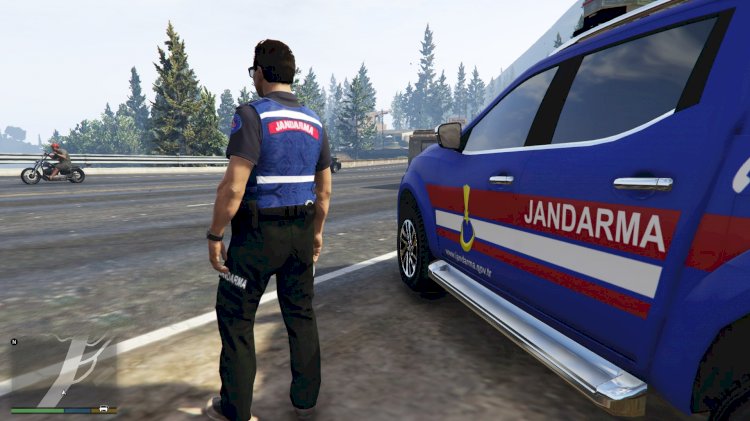This screenshot has height=421, width=750.
Task: Click the player arrow on the minimap
Action: [64, 393]
